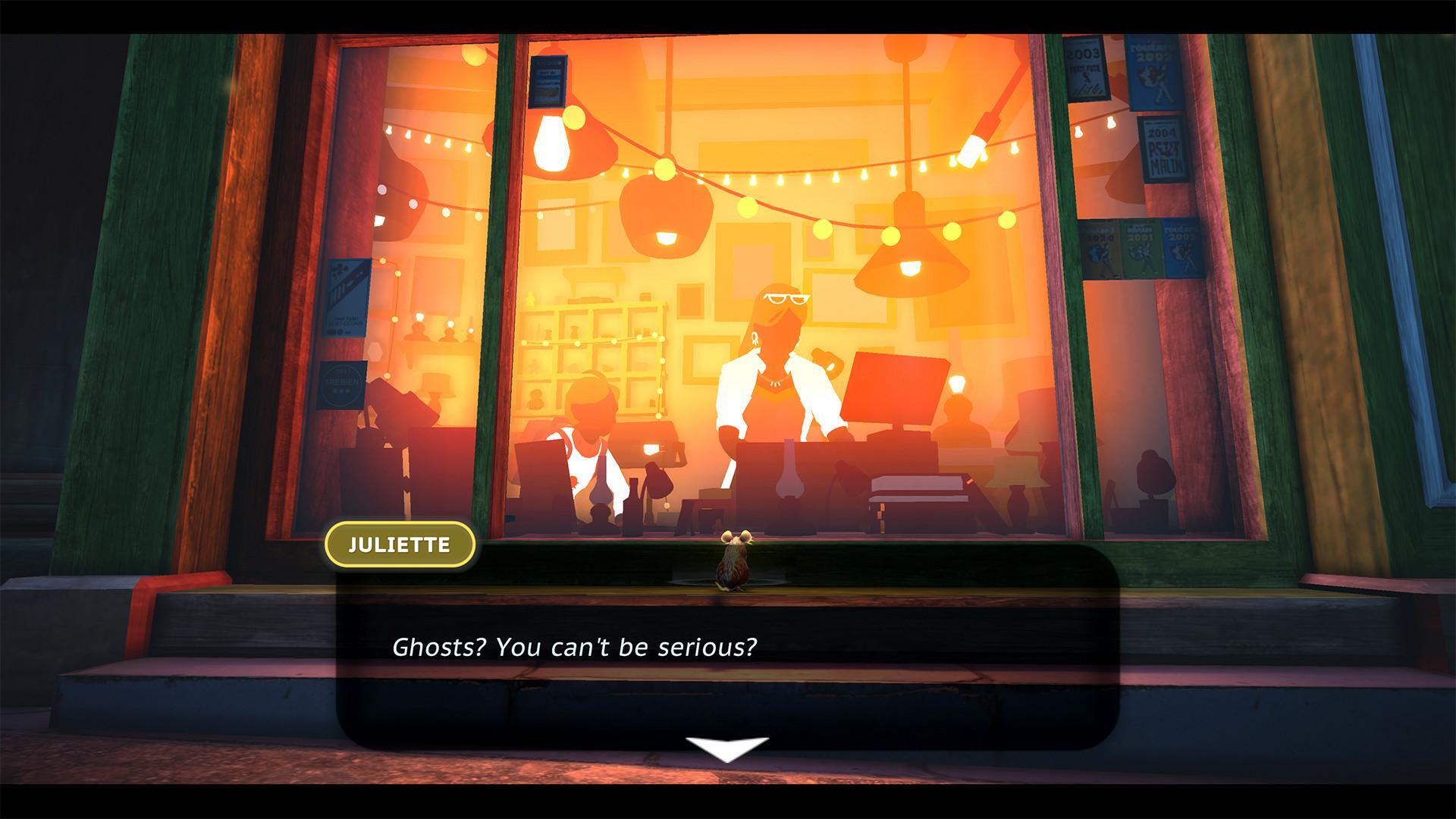Click the "2003 Petit Futé" poster
Viewport: 1456px width, 819px height.
(x=1086, y=72)
